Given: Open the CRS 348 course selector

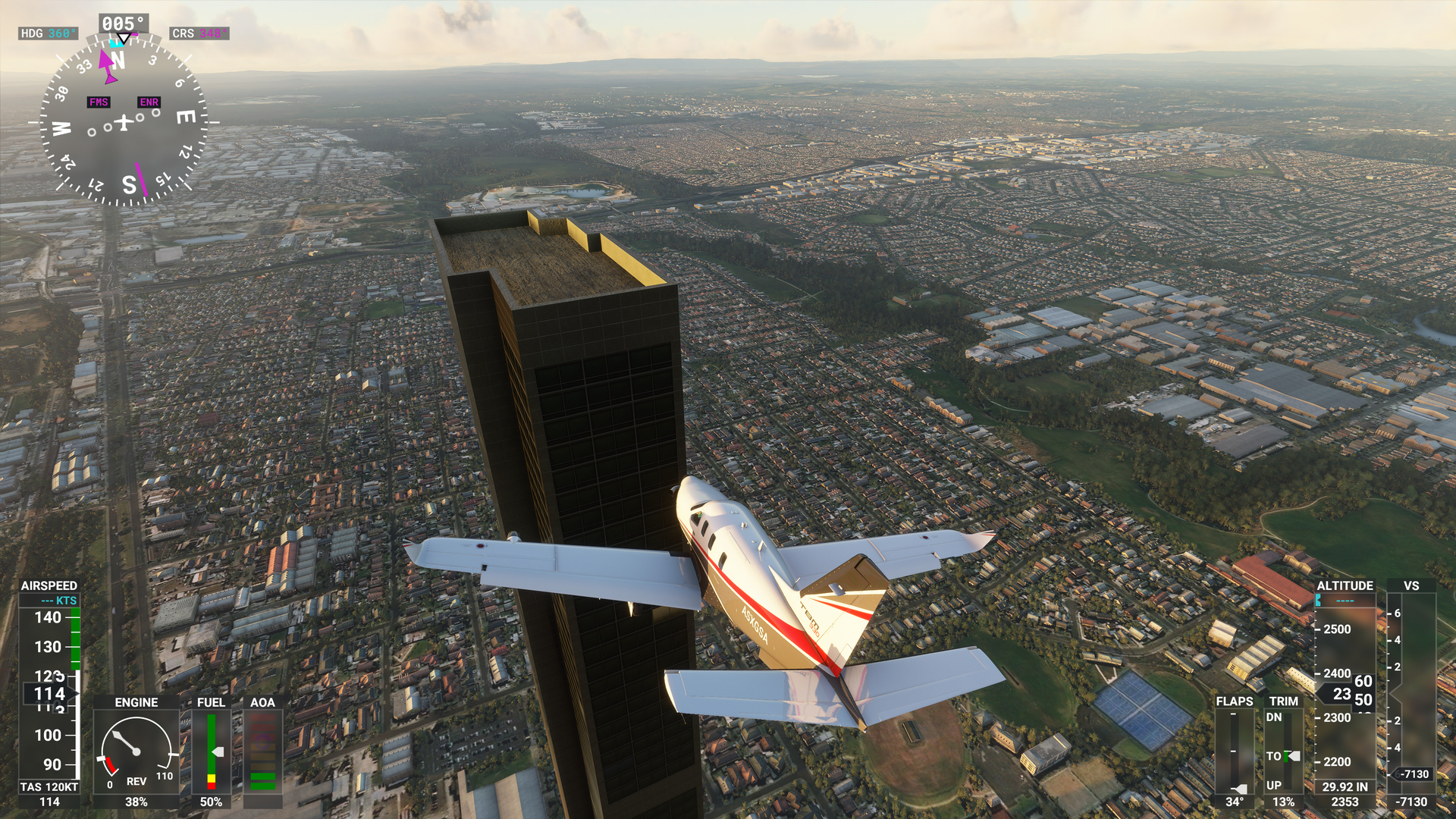Looking at the screenshot, I should 199,33.
